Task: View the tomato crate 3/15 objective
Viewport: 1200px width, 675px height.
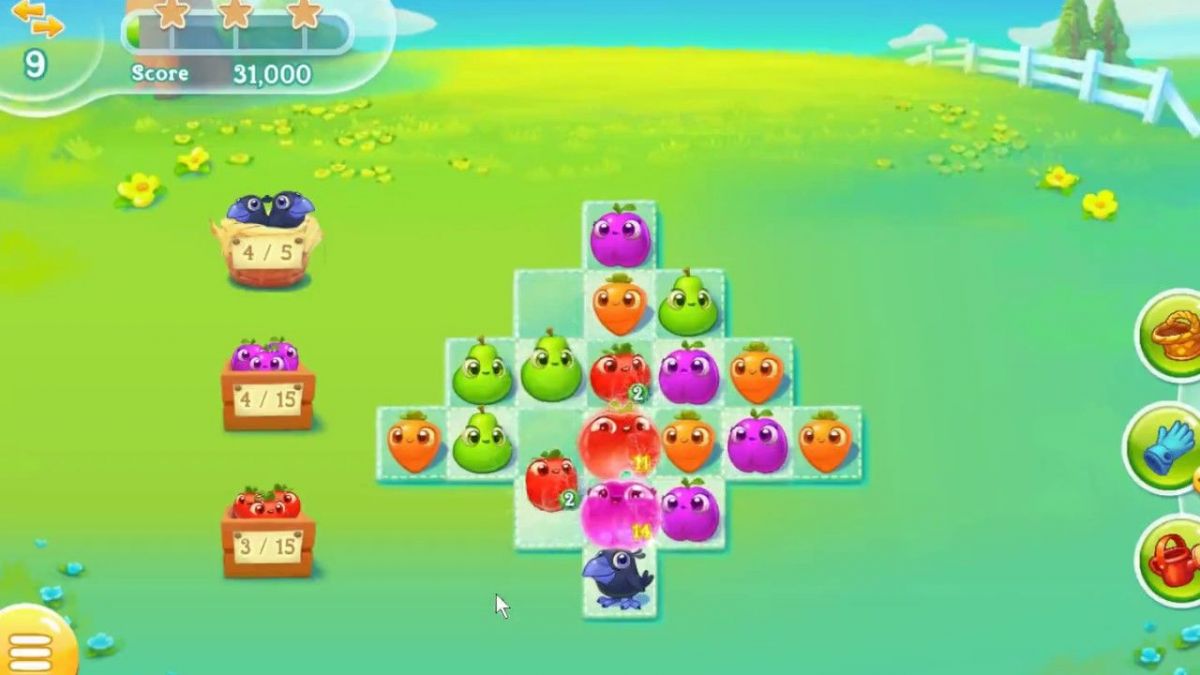Action: tap(267, 532)
